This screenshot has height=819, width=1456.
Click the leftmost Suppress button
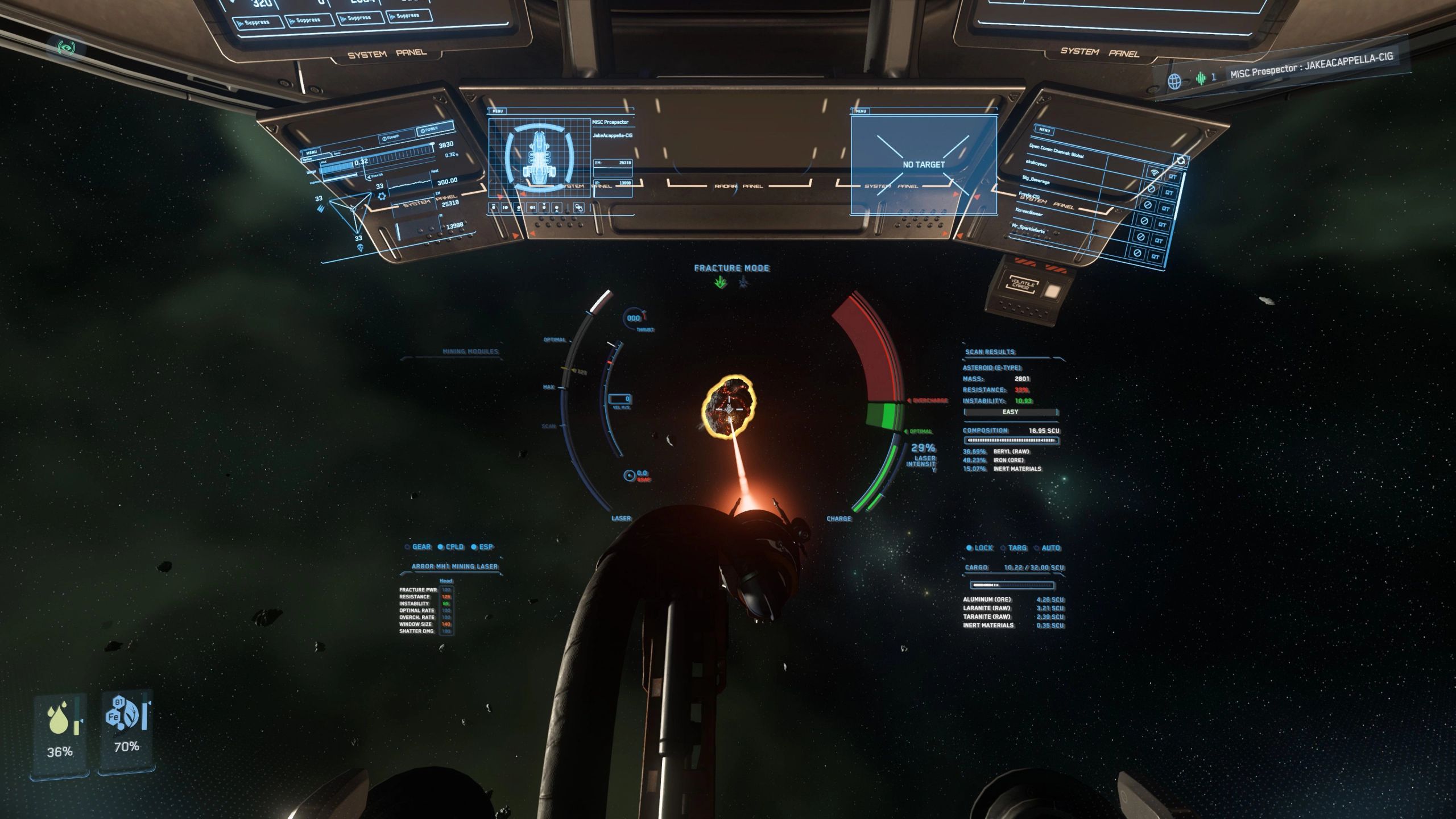tap(259, 23)
